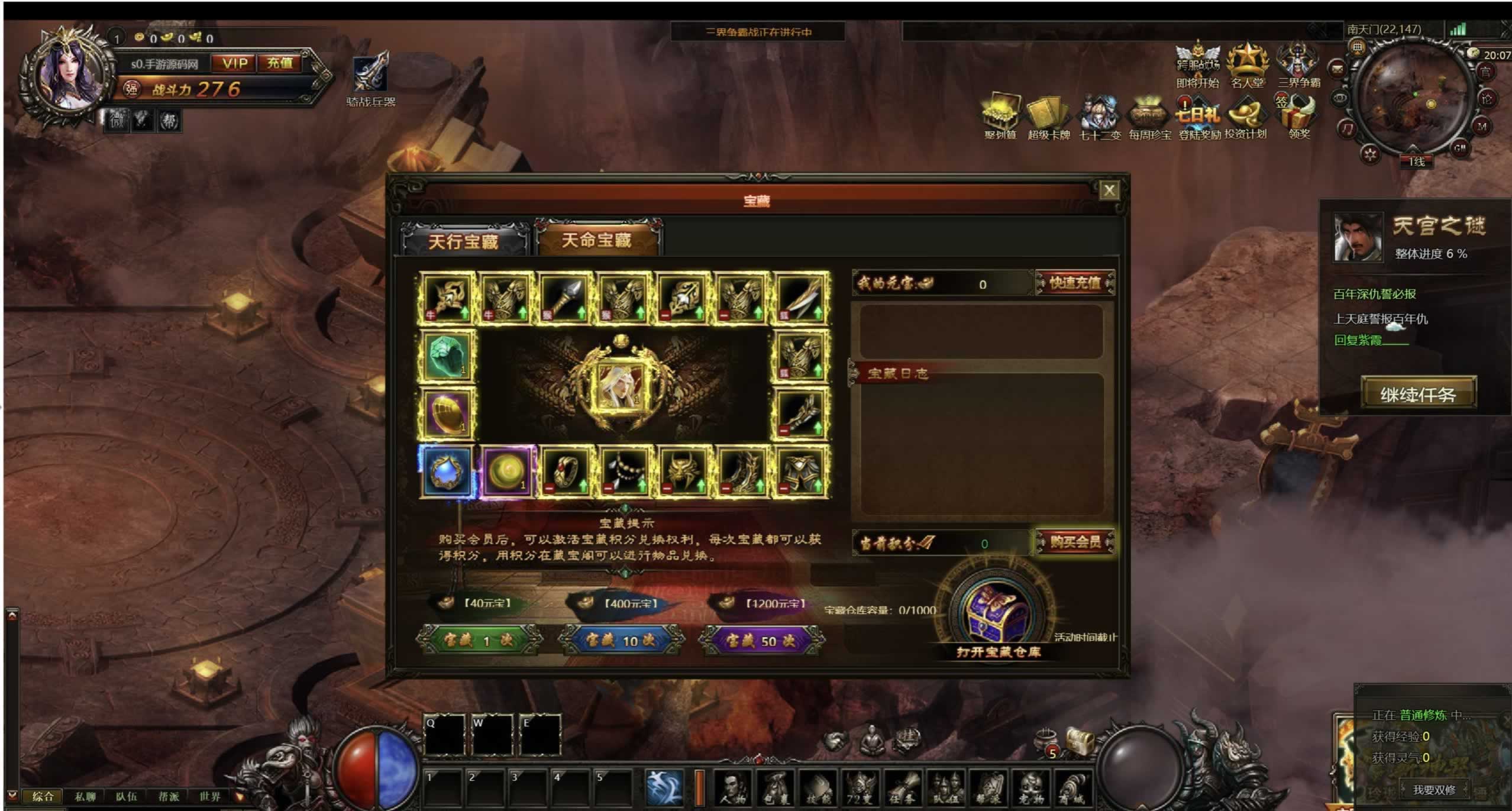Draw treasure ten times with 宝藏10次

click(620, 641)
